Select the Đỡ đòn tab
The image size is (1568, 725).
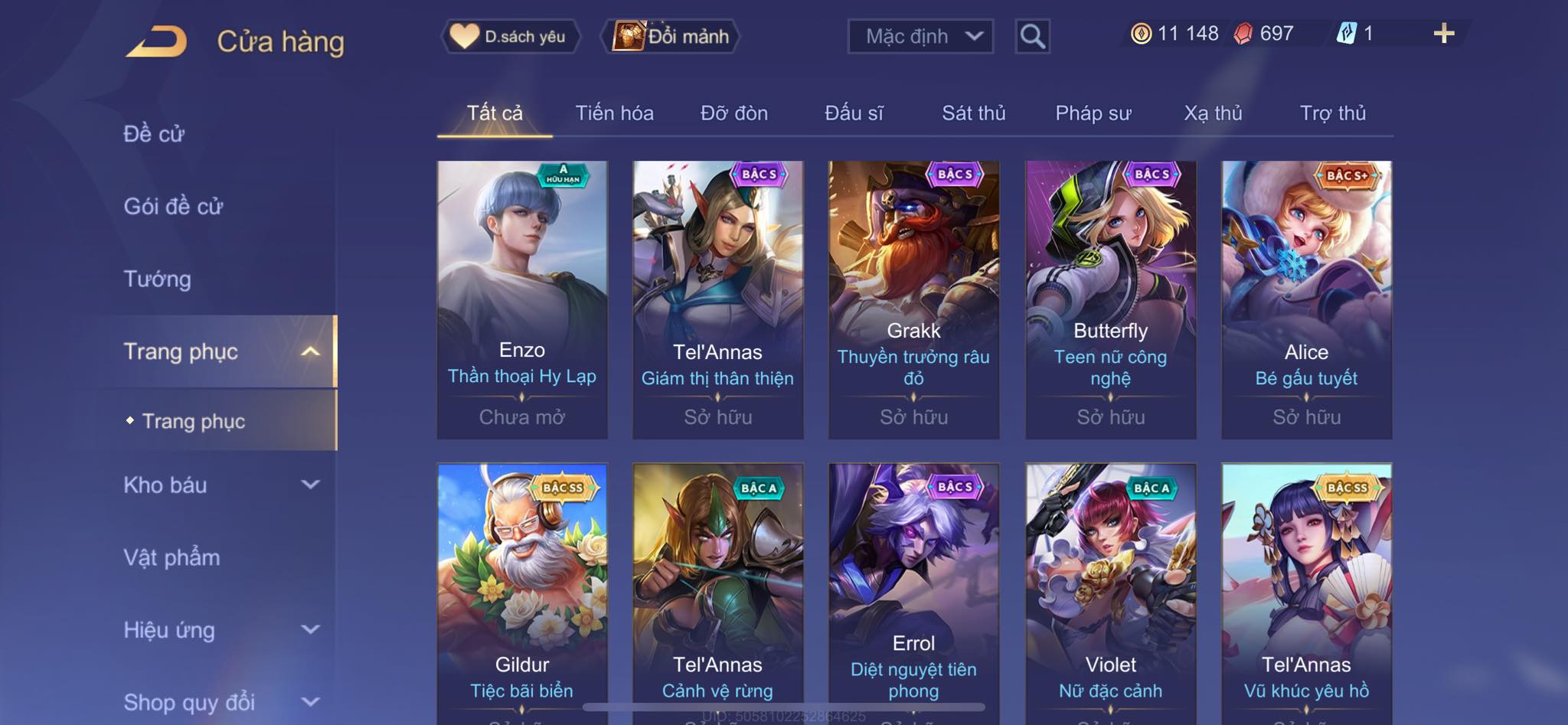pyautogui.click(x=733, y=113)
